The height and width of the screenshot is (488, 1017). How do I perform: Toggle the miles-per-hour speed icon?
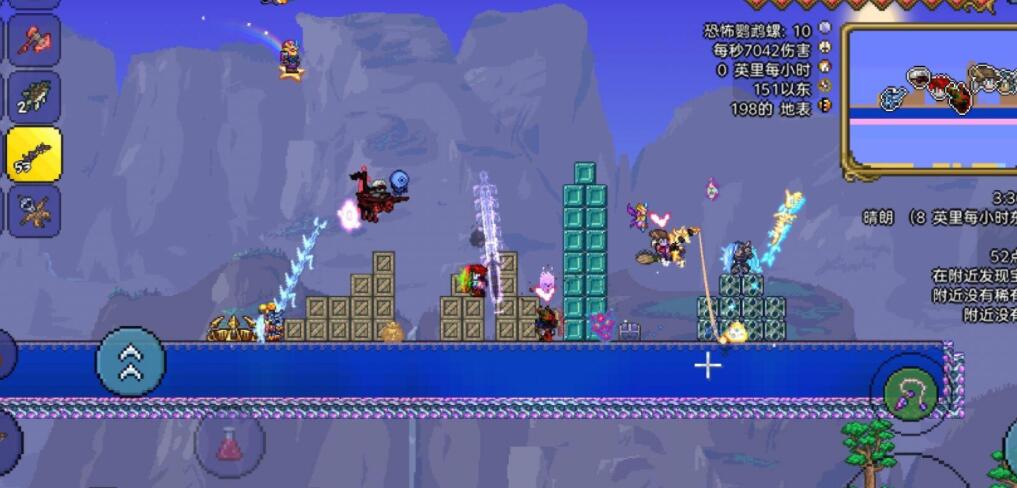point(825,68)
